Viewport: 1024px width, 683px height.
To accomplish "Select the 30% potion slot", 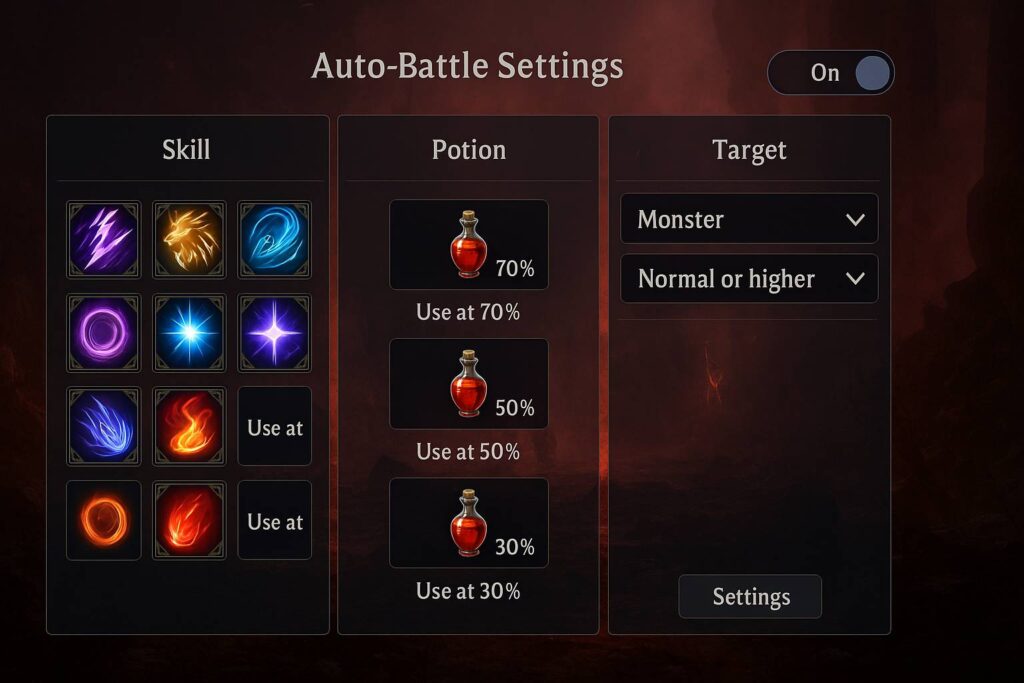I will pyautogui.click(x=468, y=523).
